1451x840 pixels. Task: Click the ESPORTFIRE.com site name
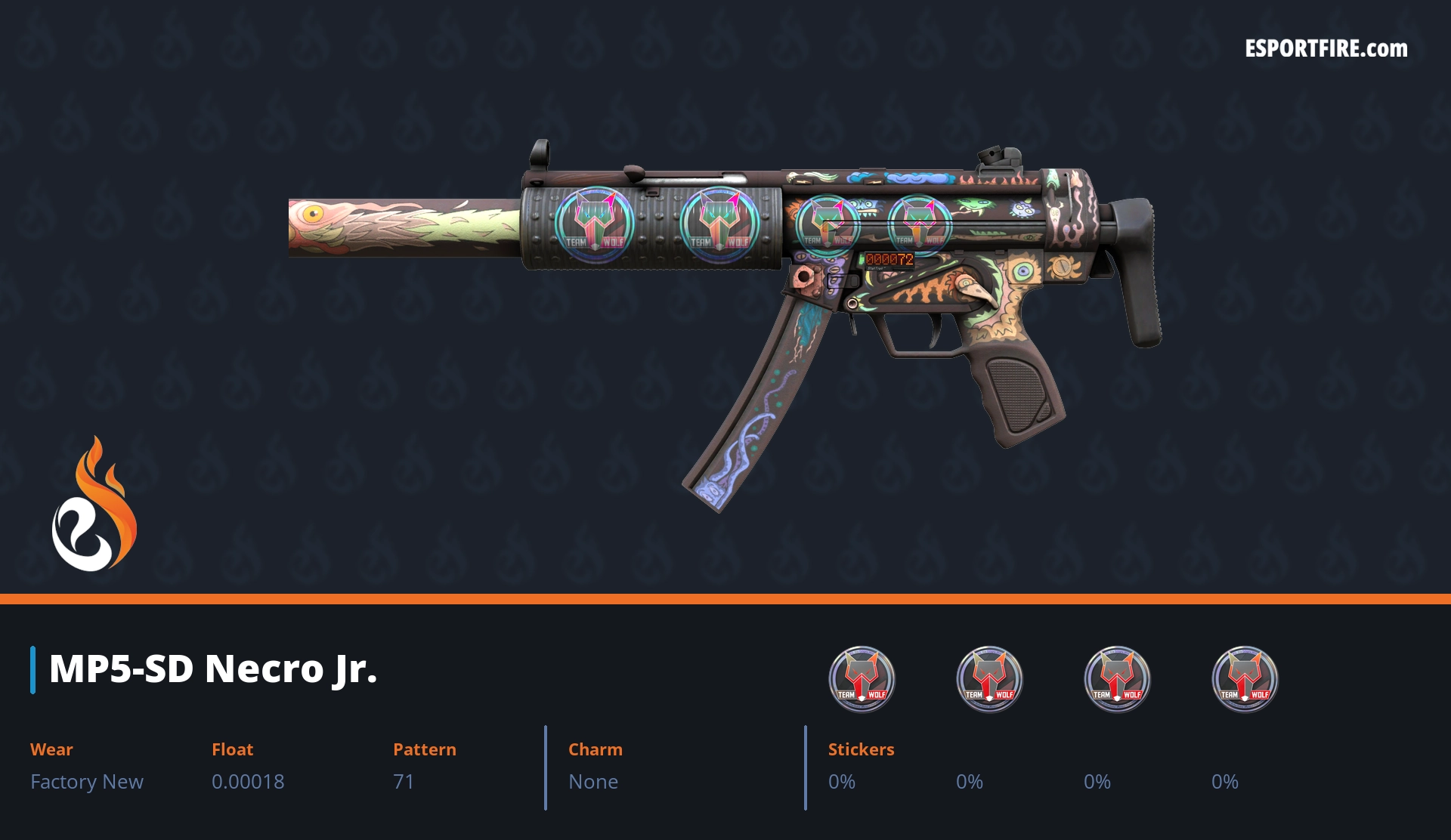click(x=1326, y=49)
